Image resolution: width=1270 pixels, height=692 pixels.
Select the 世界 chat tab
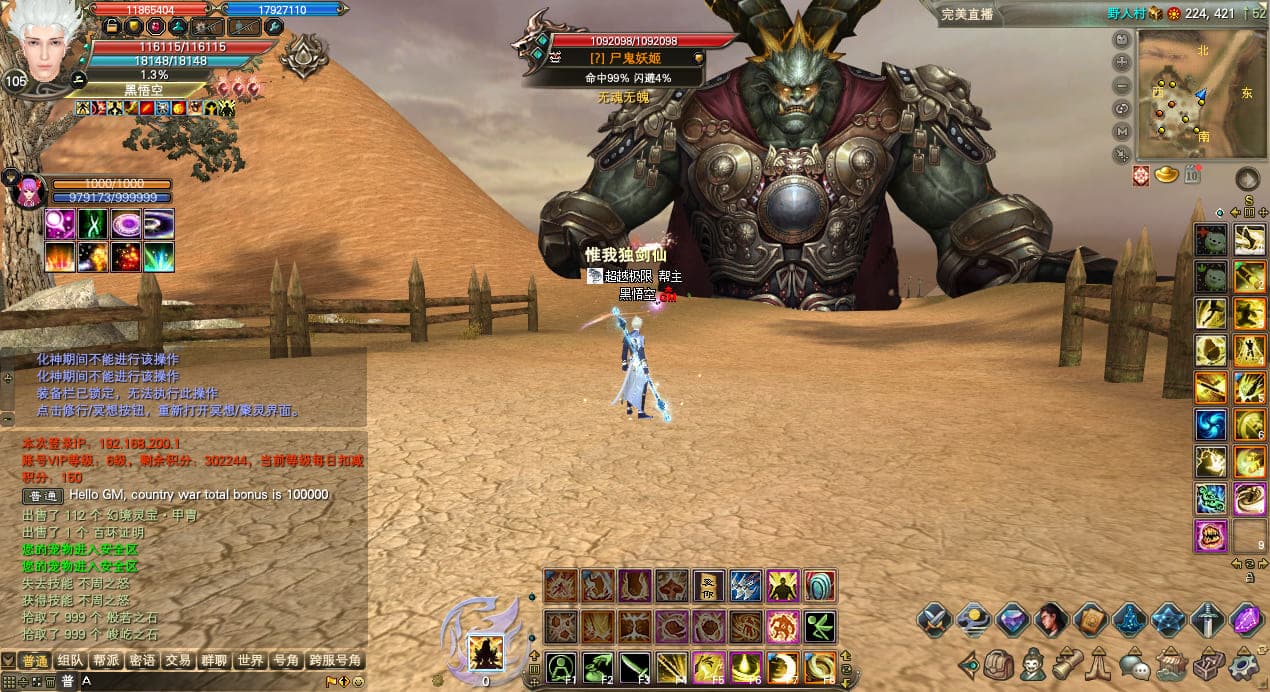[251, 661]
